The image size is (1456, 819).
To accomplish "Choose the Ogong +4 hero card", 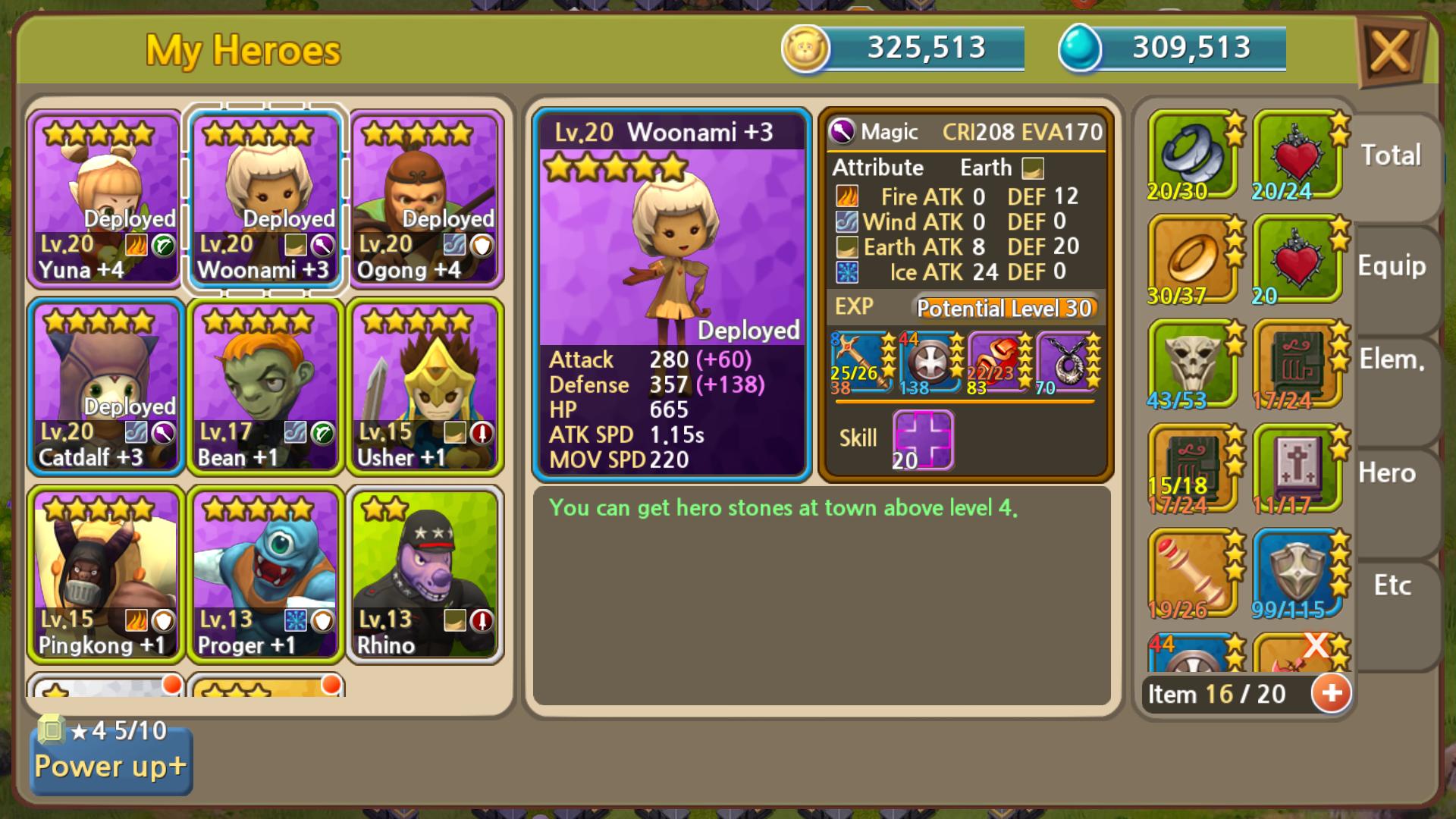I will (x=425, y=199).
